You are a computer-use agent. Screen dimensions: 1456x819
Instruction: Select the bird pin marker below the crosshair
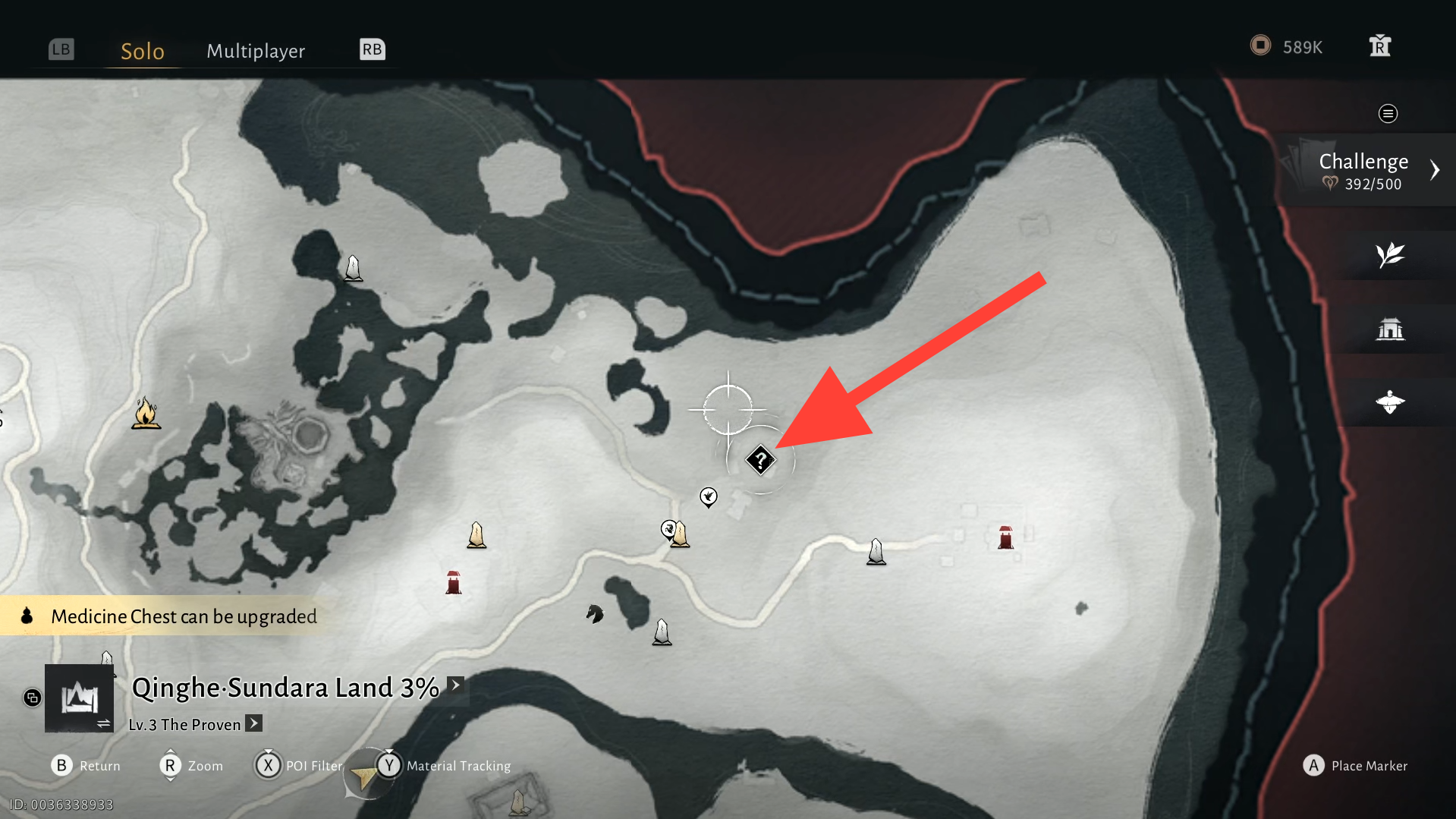pos(709,497)
